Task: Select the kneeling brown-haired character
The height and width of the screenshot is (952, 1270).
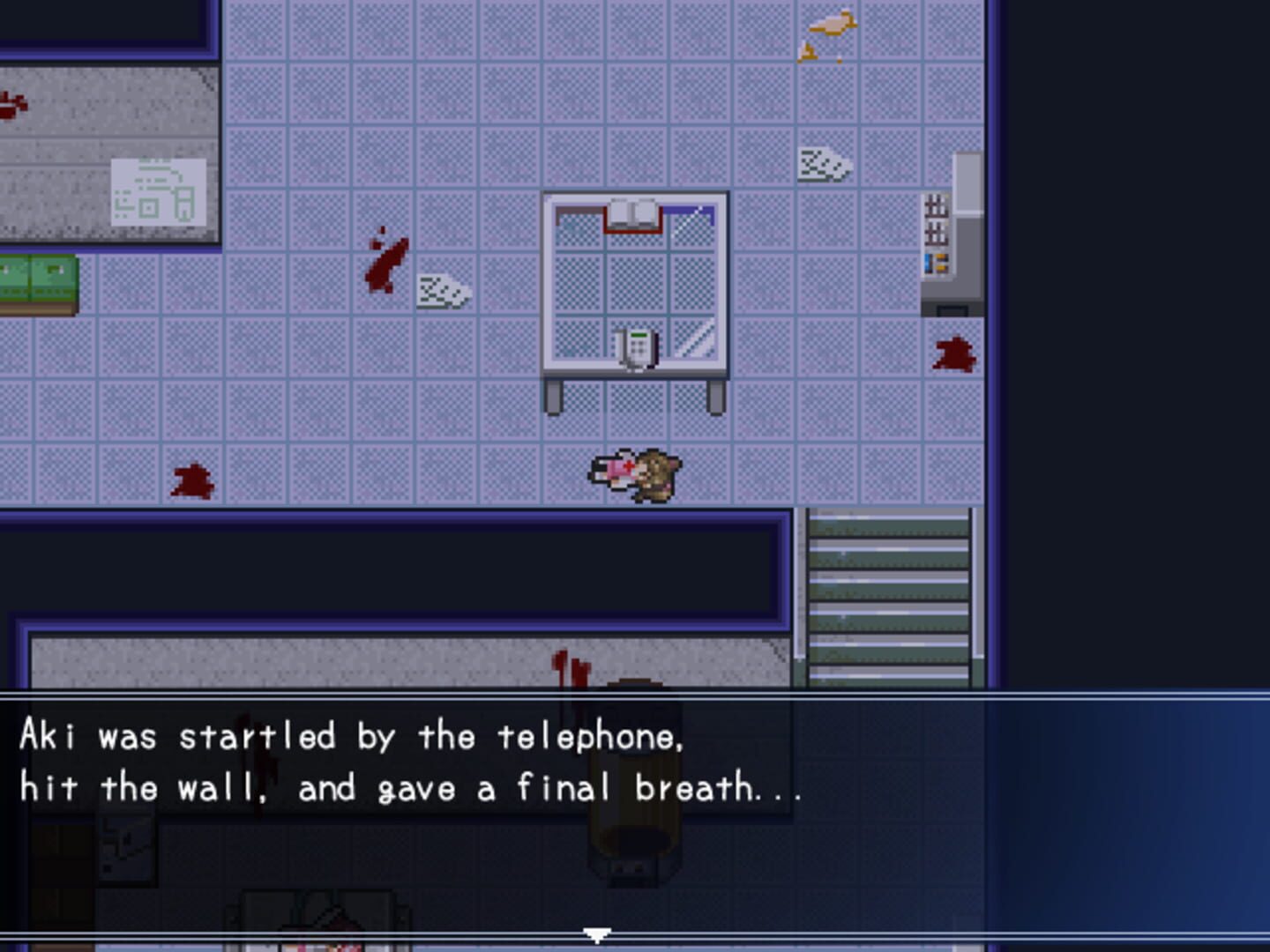Action: [657, 476]
